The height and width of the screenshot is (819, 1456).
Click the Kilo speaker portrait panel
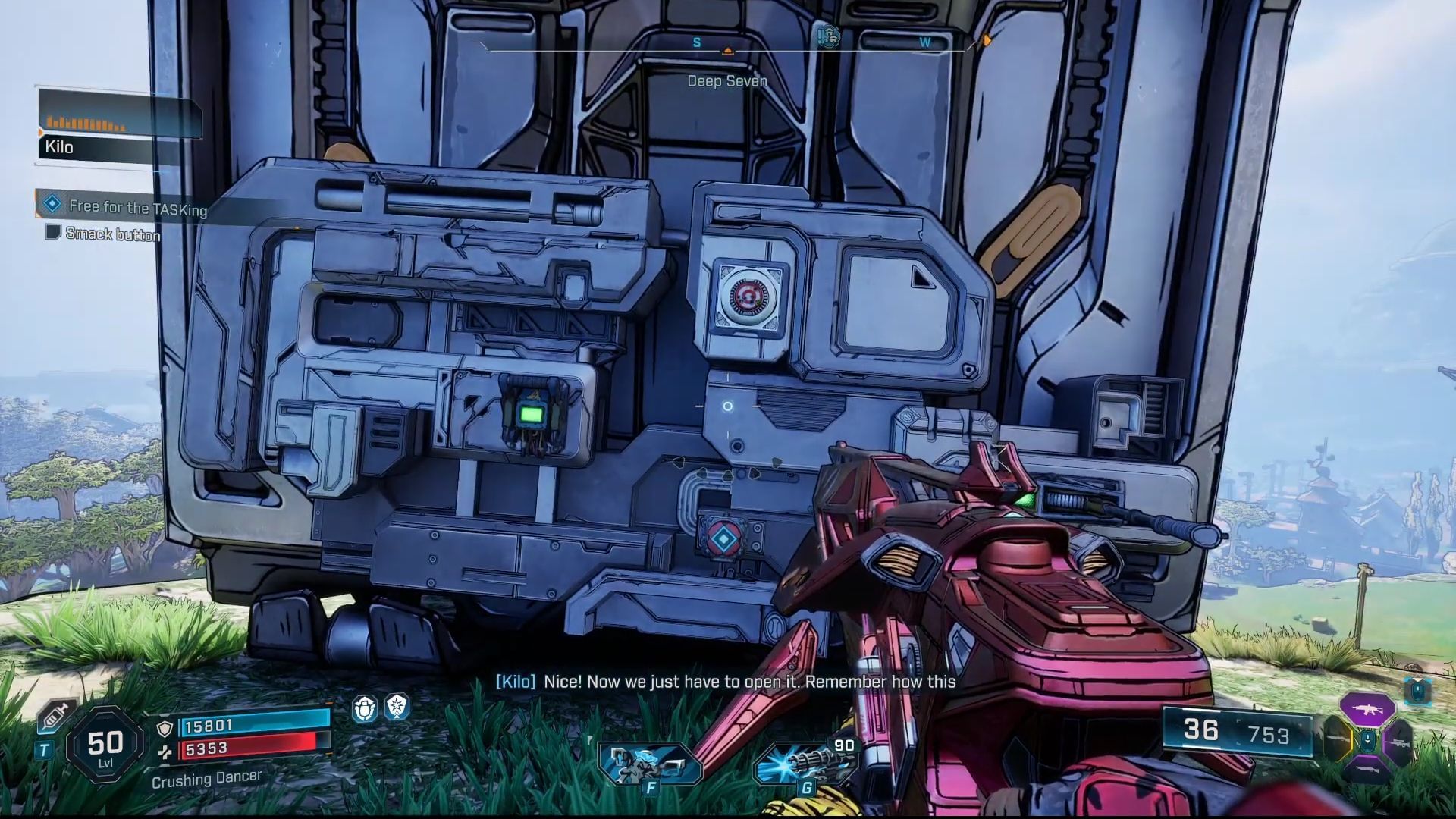point(120,124)
